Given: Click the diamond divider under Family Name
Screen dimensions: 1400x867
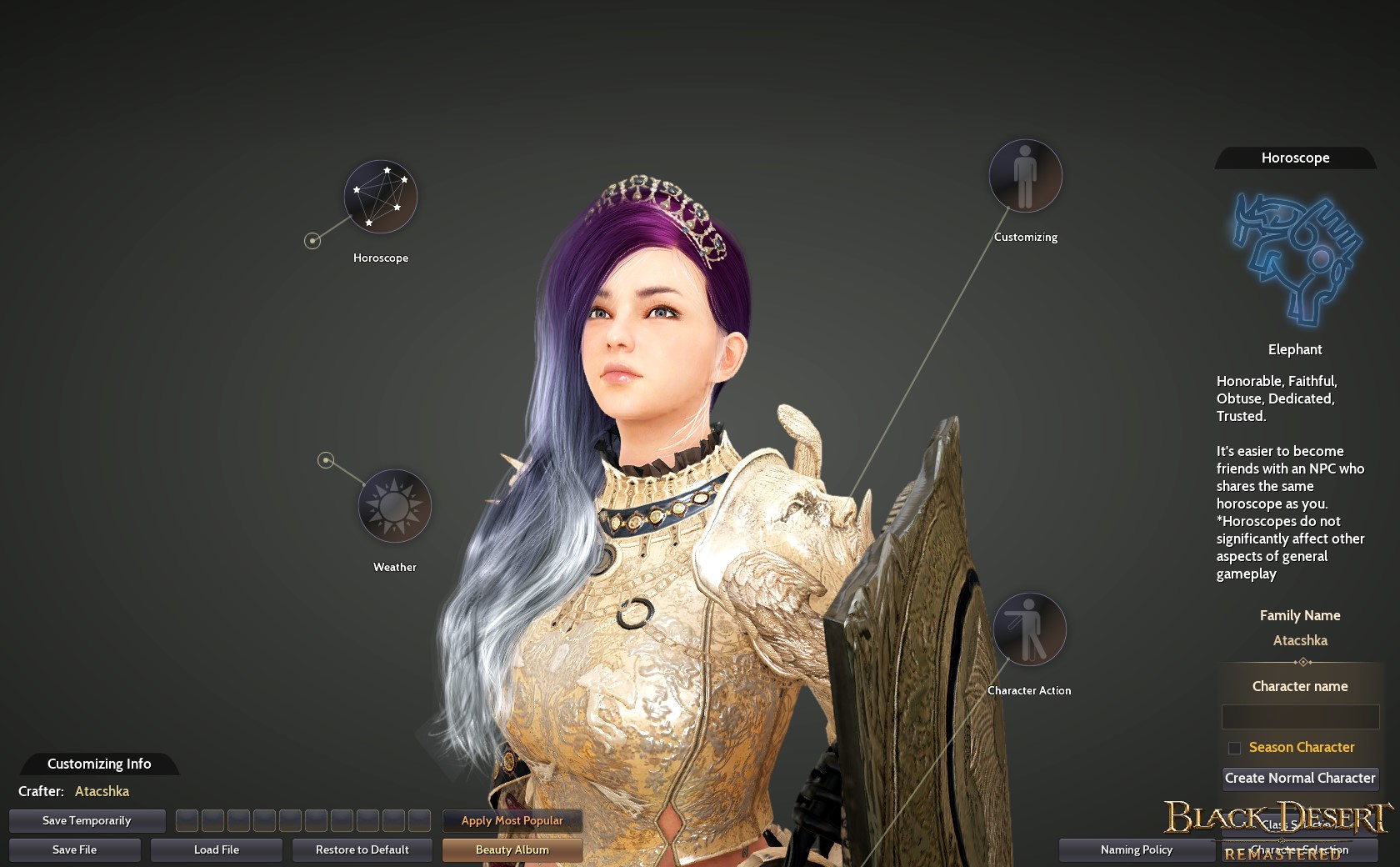Looking at the screenshot, I should 1302,662.
